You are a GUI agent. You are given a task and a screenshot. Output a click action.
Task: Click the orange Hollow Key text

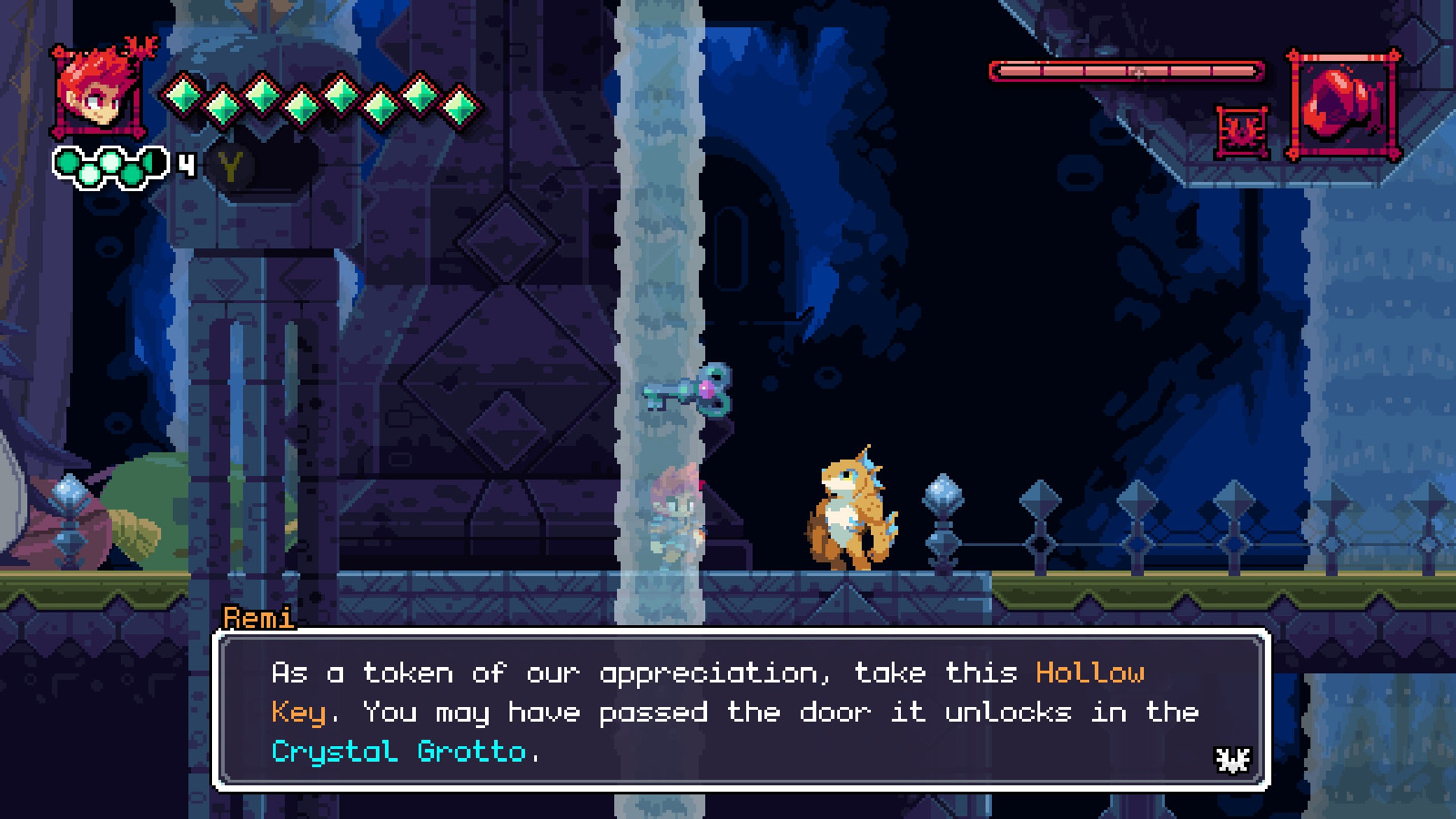point(1092,672)
